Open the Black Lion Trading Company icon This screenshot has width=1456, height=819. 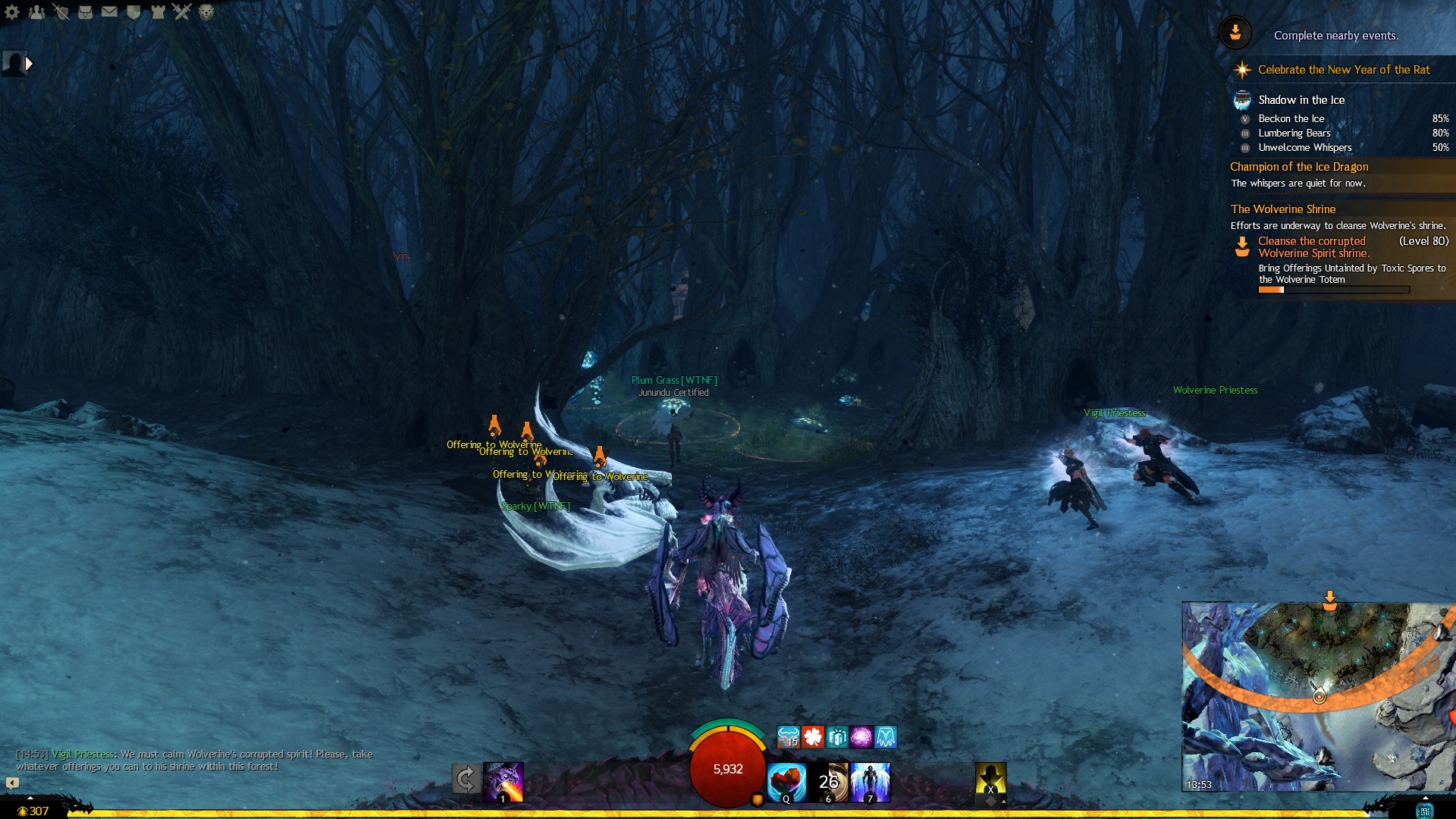pos(206,12)
